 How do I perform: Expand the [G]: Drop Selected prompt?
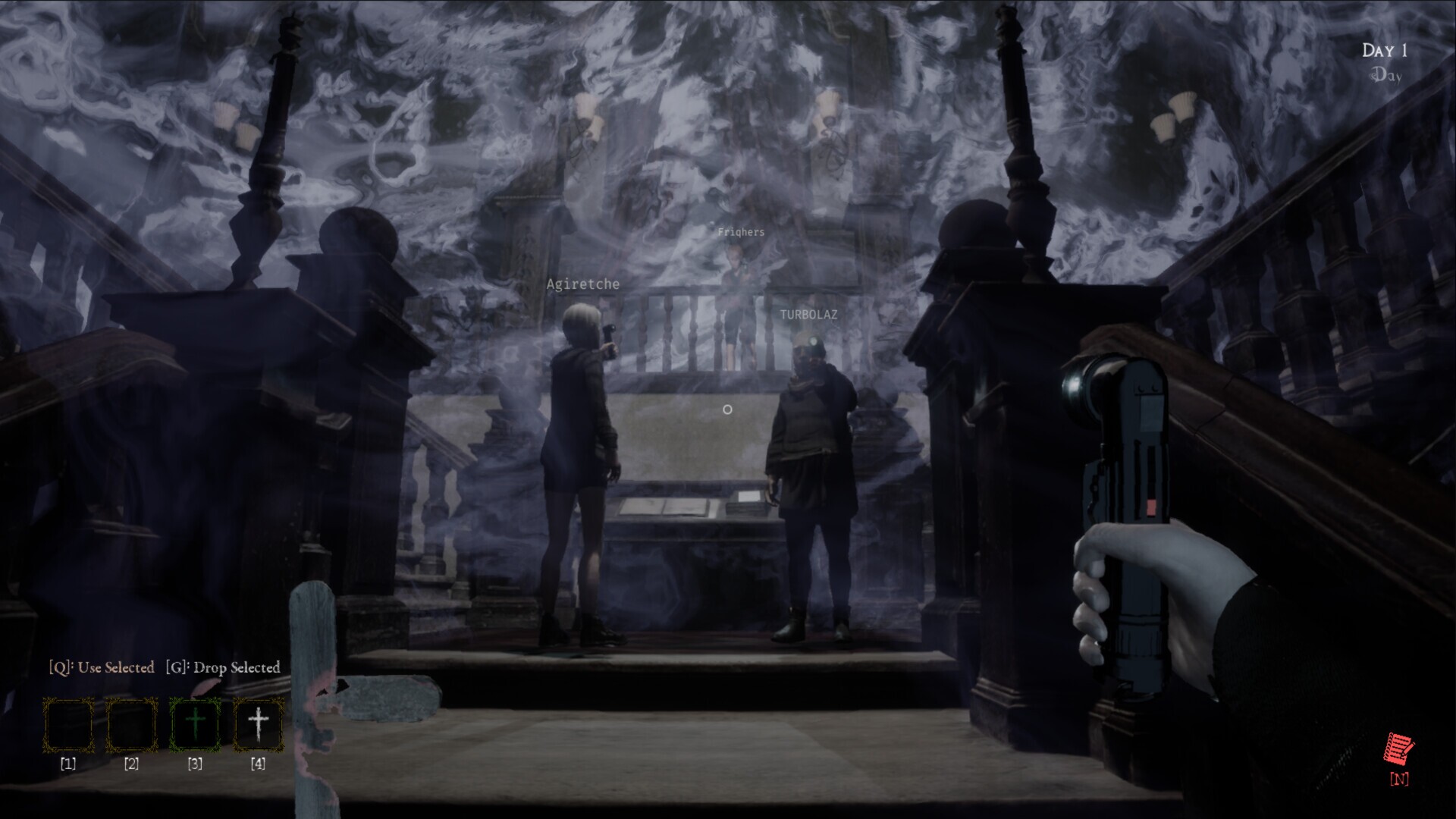click(222, 667)
